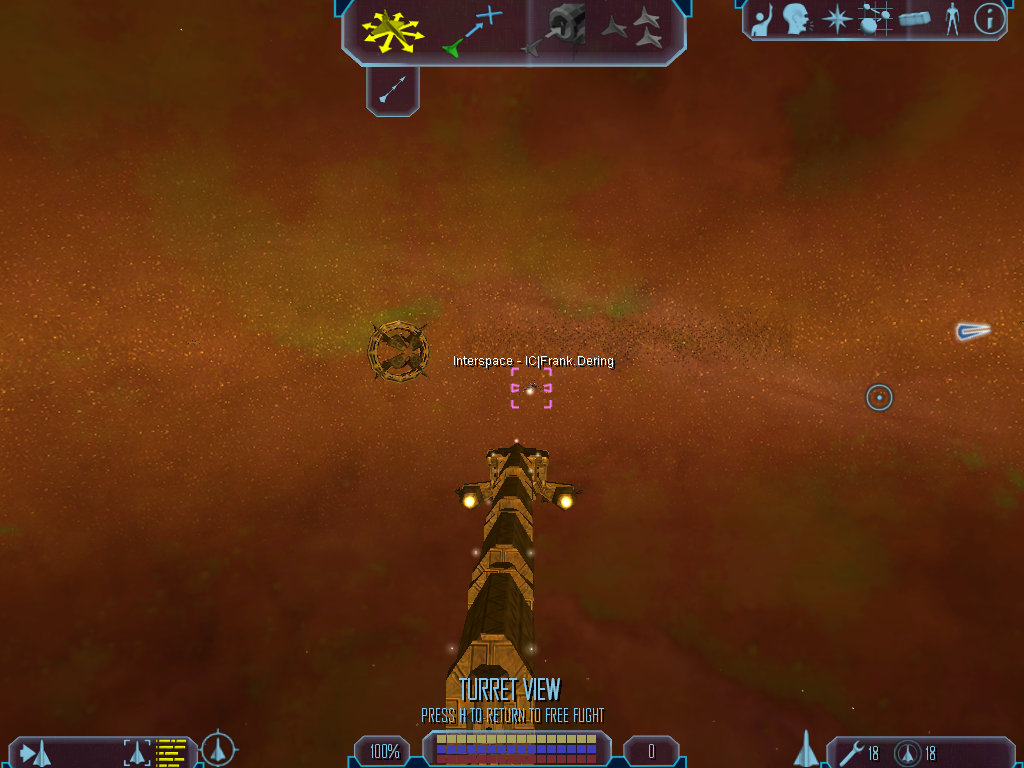The height and width of the screenshot is (768, 1024).
Task: Switch the contact list using the bracketed ship icon
Action: pyautogui.click(x=137, y=752)
